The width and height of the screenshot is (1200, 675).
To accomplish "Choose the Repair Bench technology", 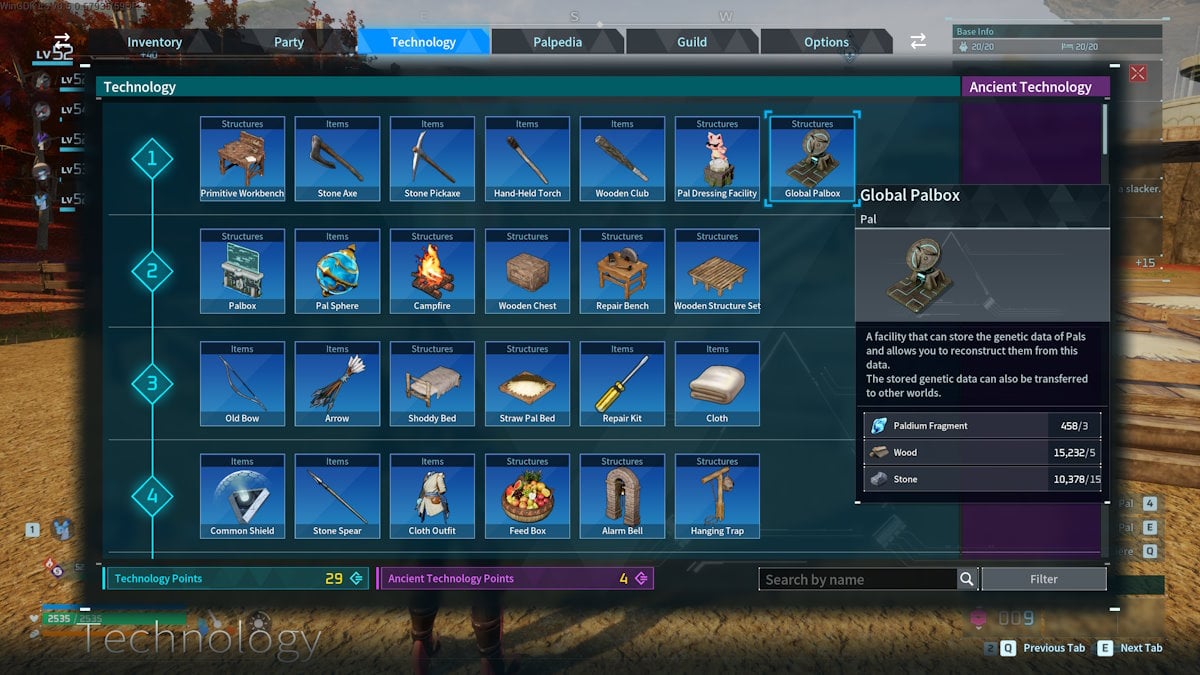I will click(622, 271).
